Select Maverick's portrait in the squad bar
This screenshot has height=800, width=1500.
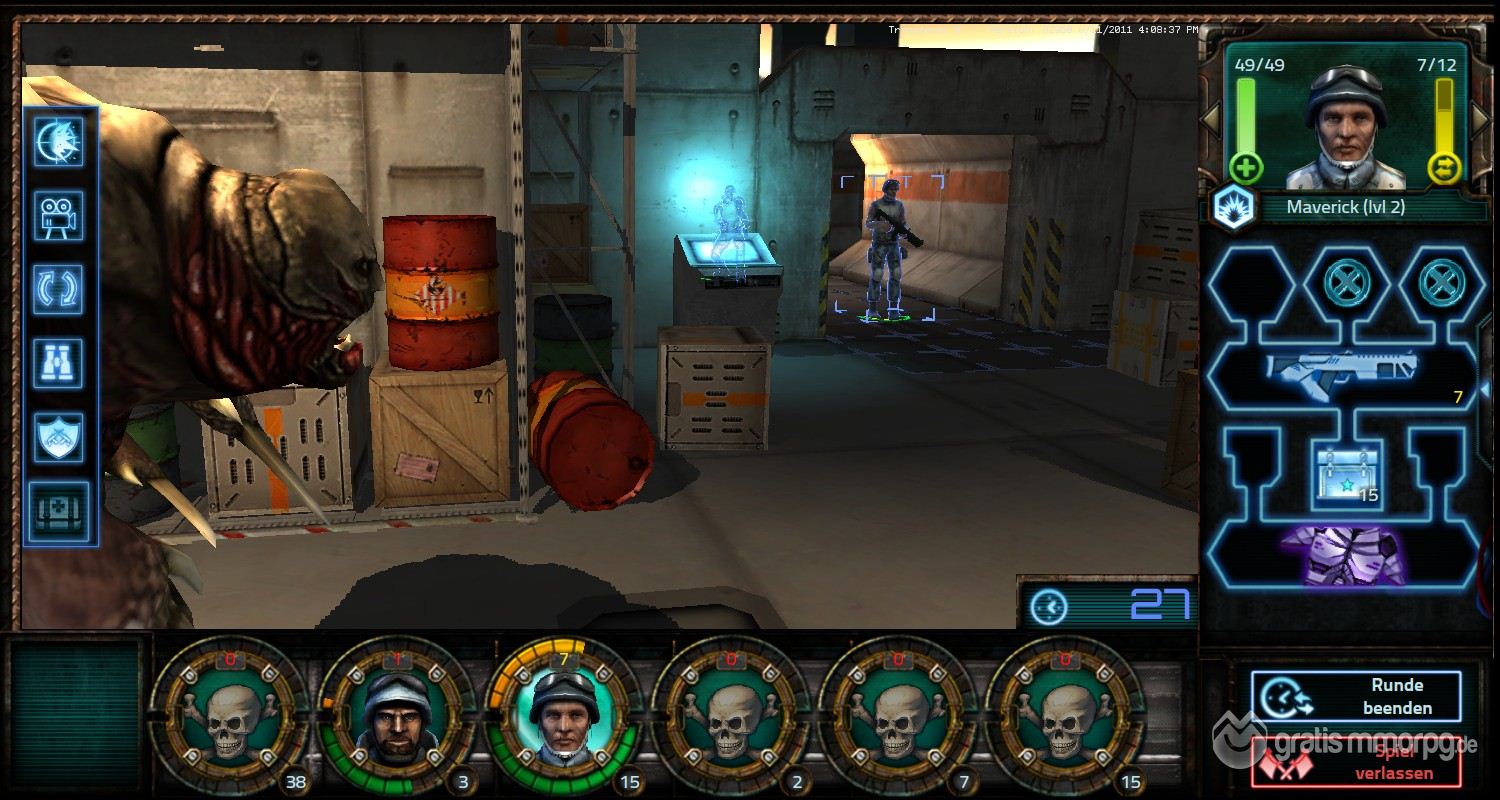(563, 713)
